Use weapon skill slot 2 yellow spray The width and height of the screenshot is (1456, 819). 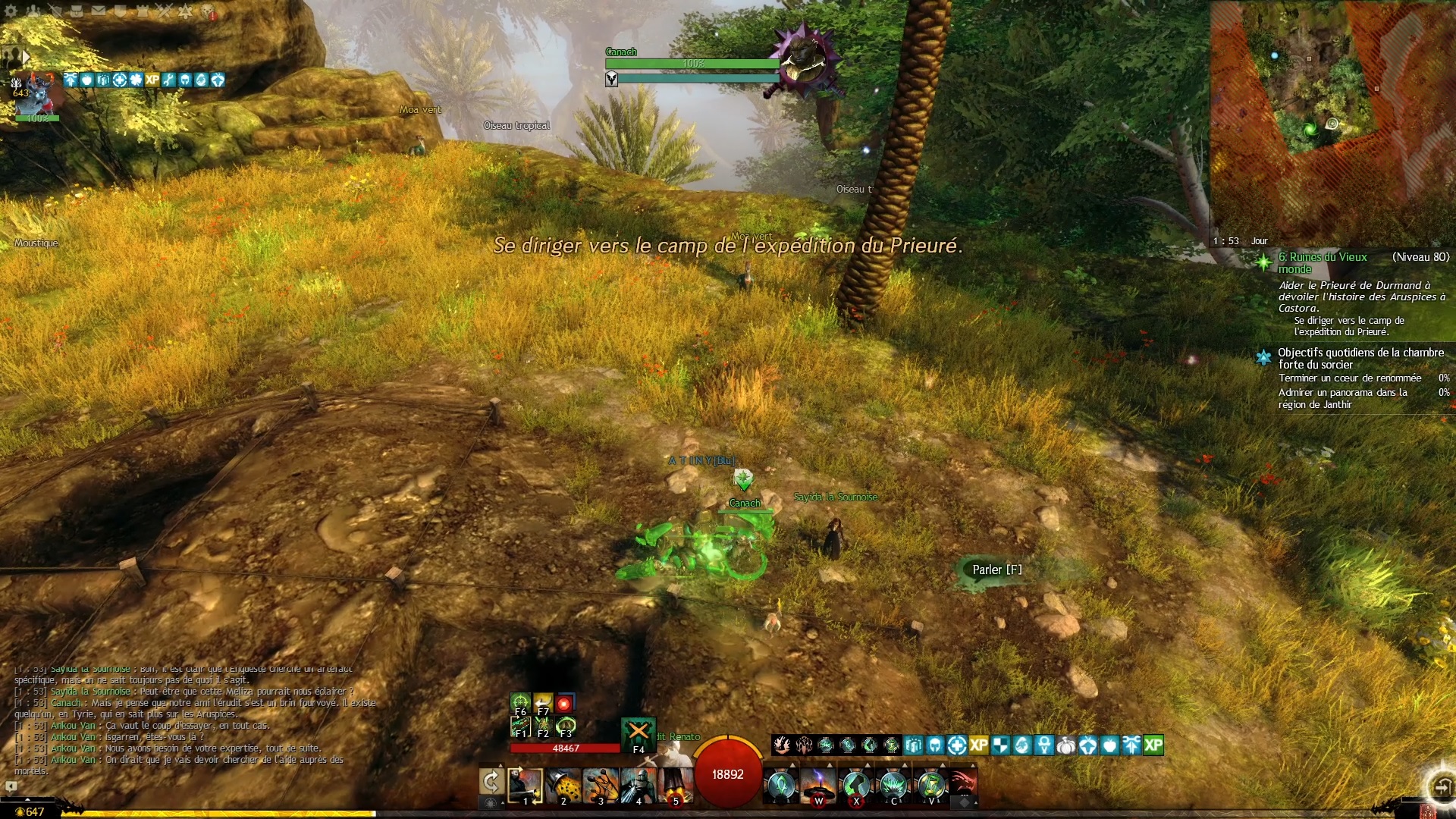(563, 786)
